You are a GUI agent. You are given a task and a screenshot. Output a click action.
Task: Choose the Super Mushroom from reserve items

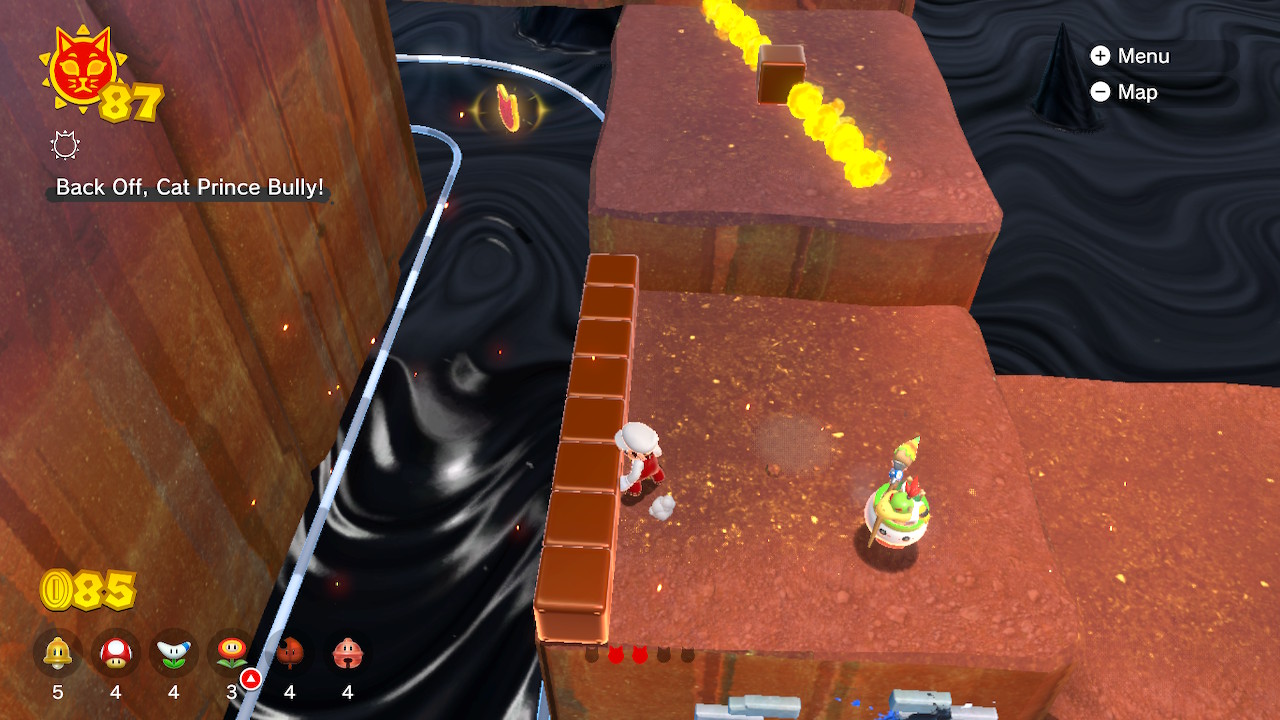coord(116,655)
